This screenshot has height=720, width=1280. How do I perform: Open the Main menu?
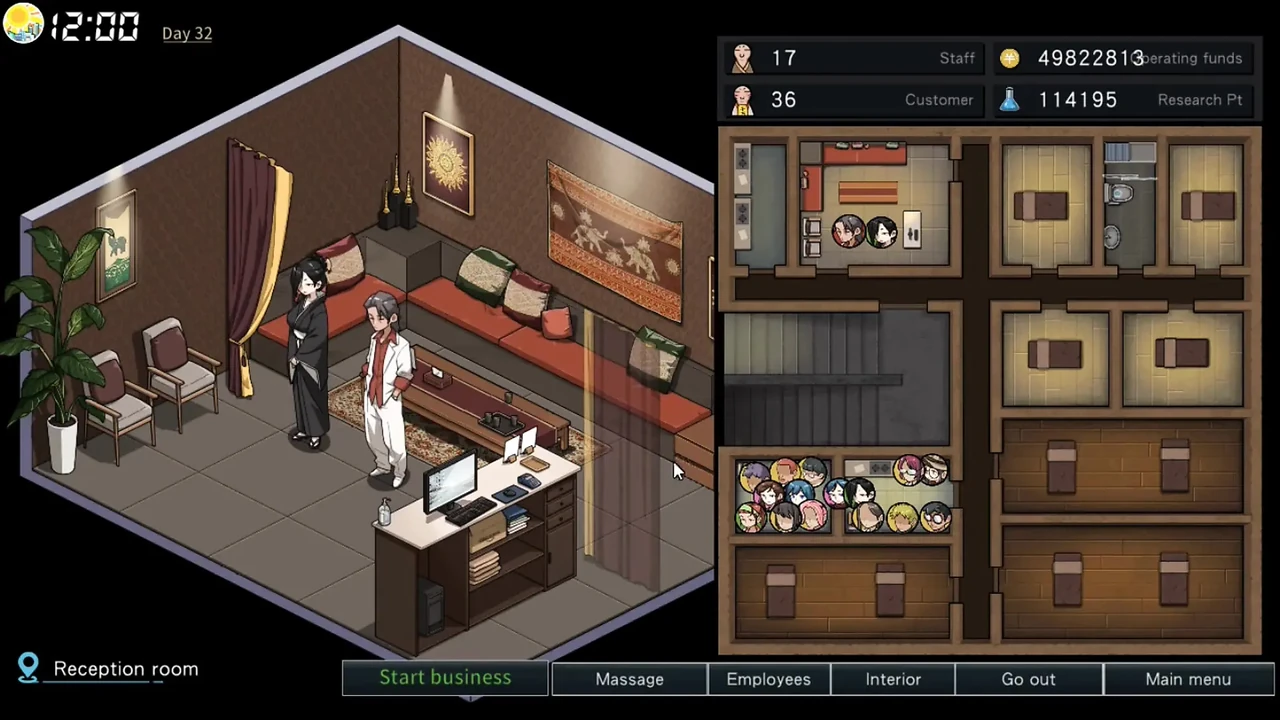click(x=1188, y=679)
